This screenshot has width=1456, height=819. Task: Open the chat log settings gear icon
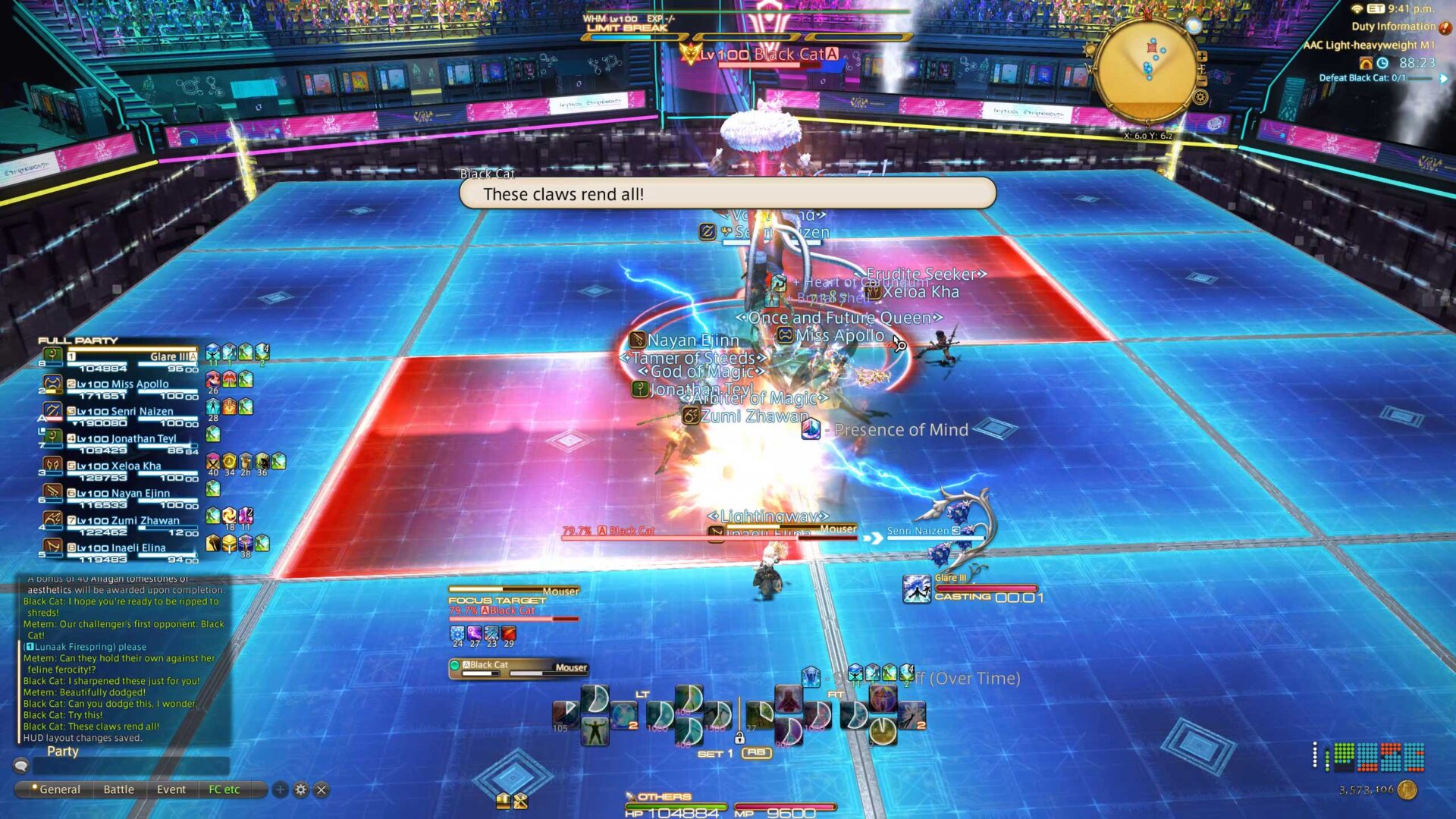pos(300,789)
